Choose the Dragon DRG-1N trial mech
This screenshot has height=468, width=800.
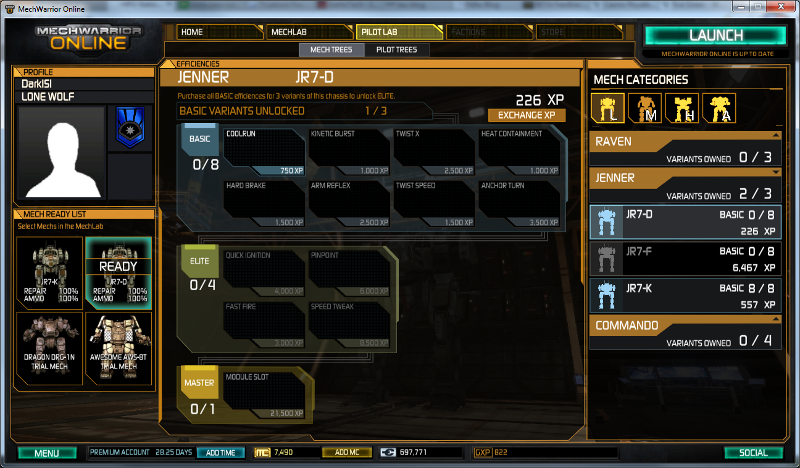point(48,342)
